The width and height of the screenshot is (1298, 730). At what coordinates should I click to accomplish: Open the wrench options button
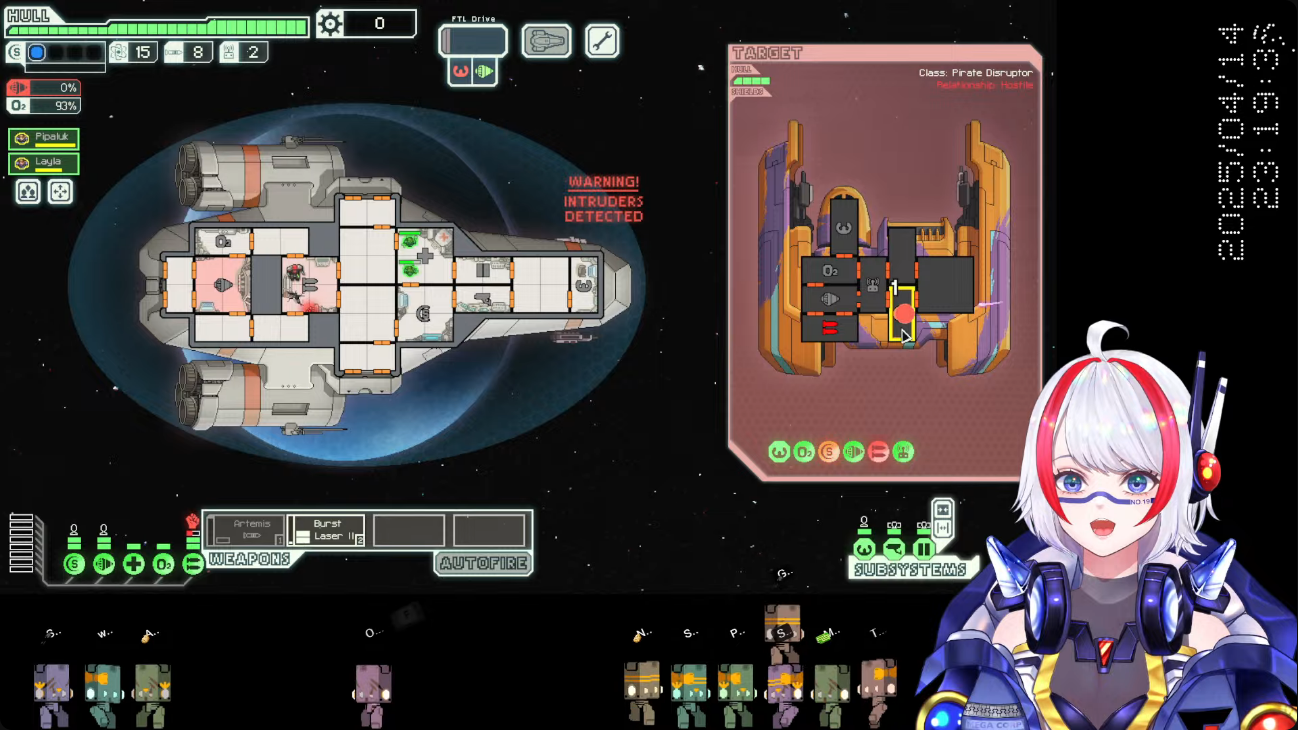tap(602, 41)
